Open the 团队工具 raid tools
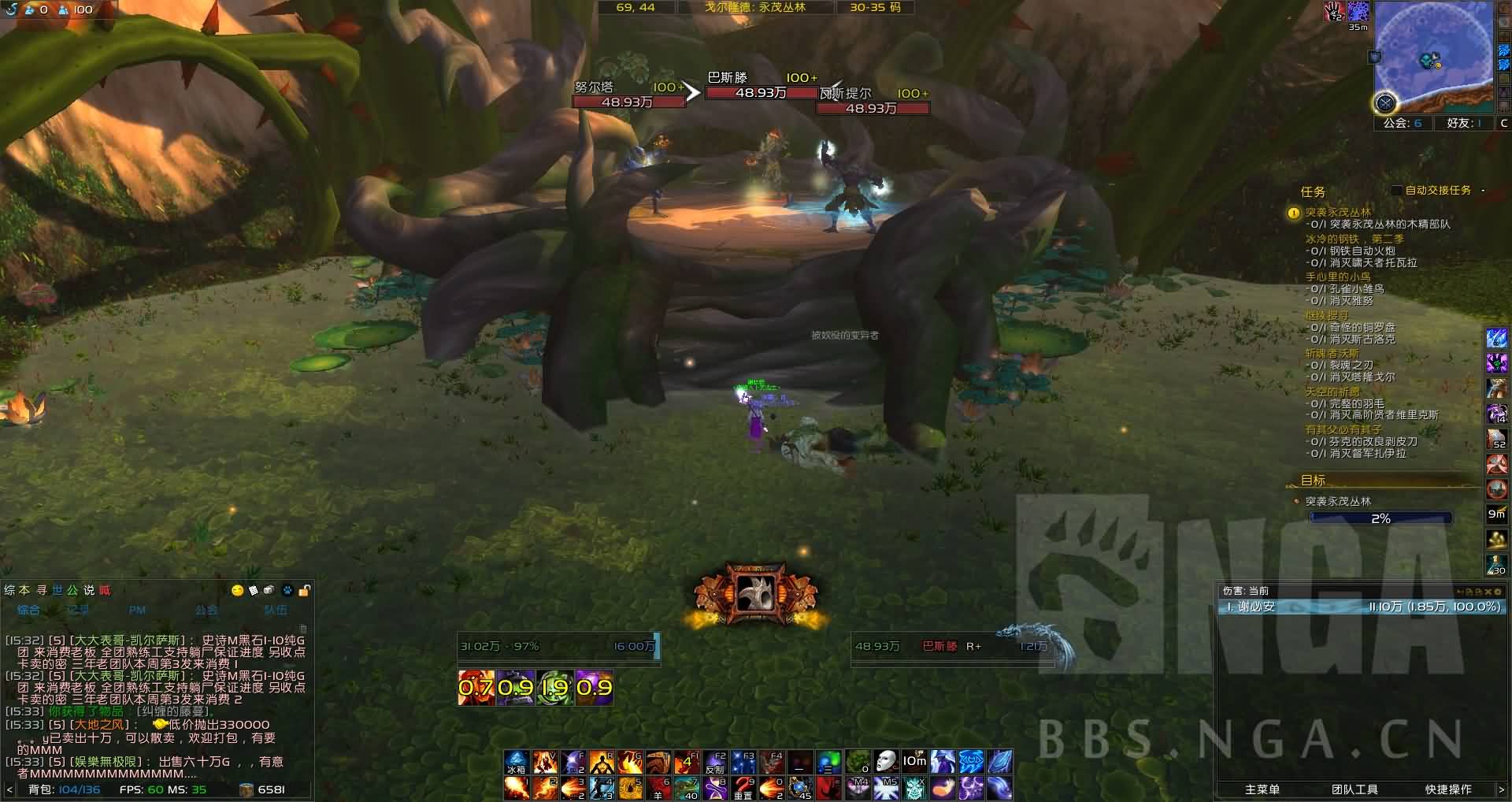The image size is (1512, 802). pyautogui.click(x=1354, y=789)
